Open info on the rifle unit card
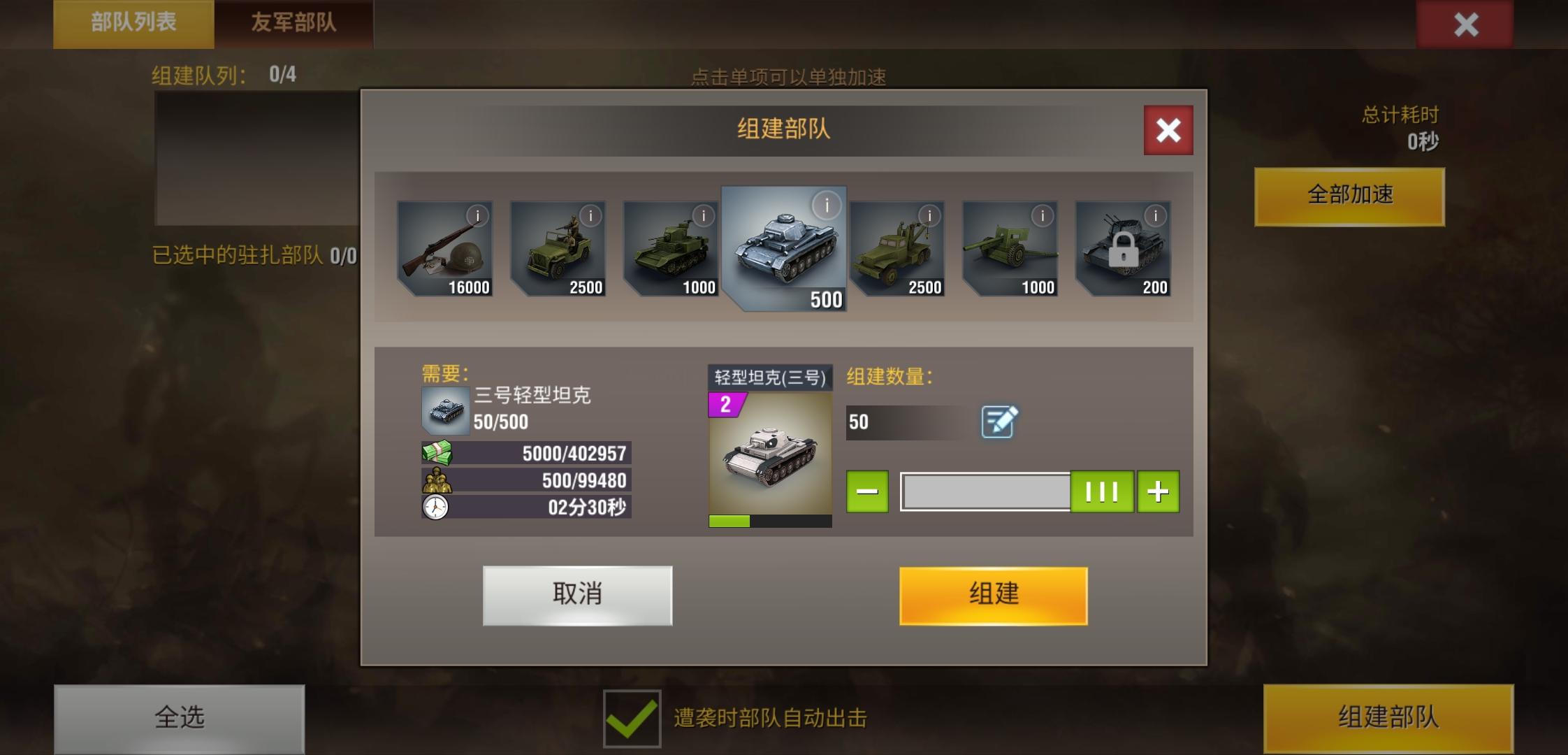The image size is (1568, 755). [478, 215]
